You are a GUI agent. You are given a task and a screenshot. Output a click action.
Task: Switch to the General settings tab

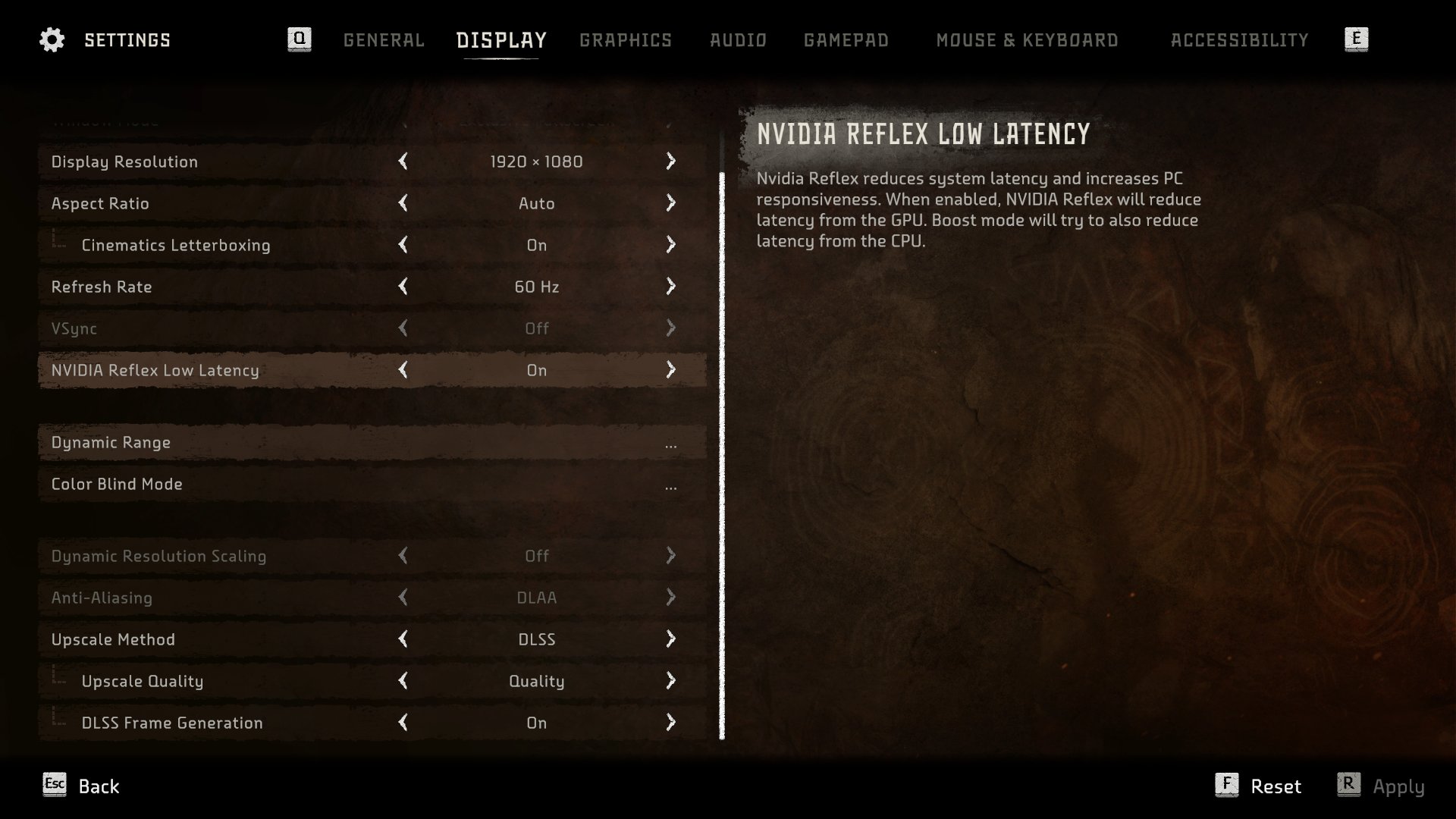click(x=384, y=40)
